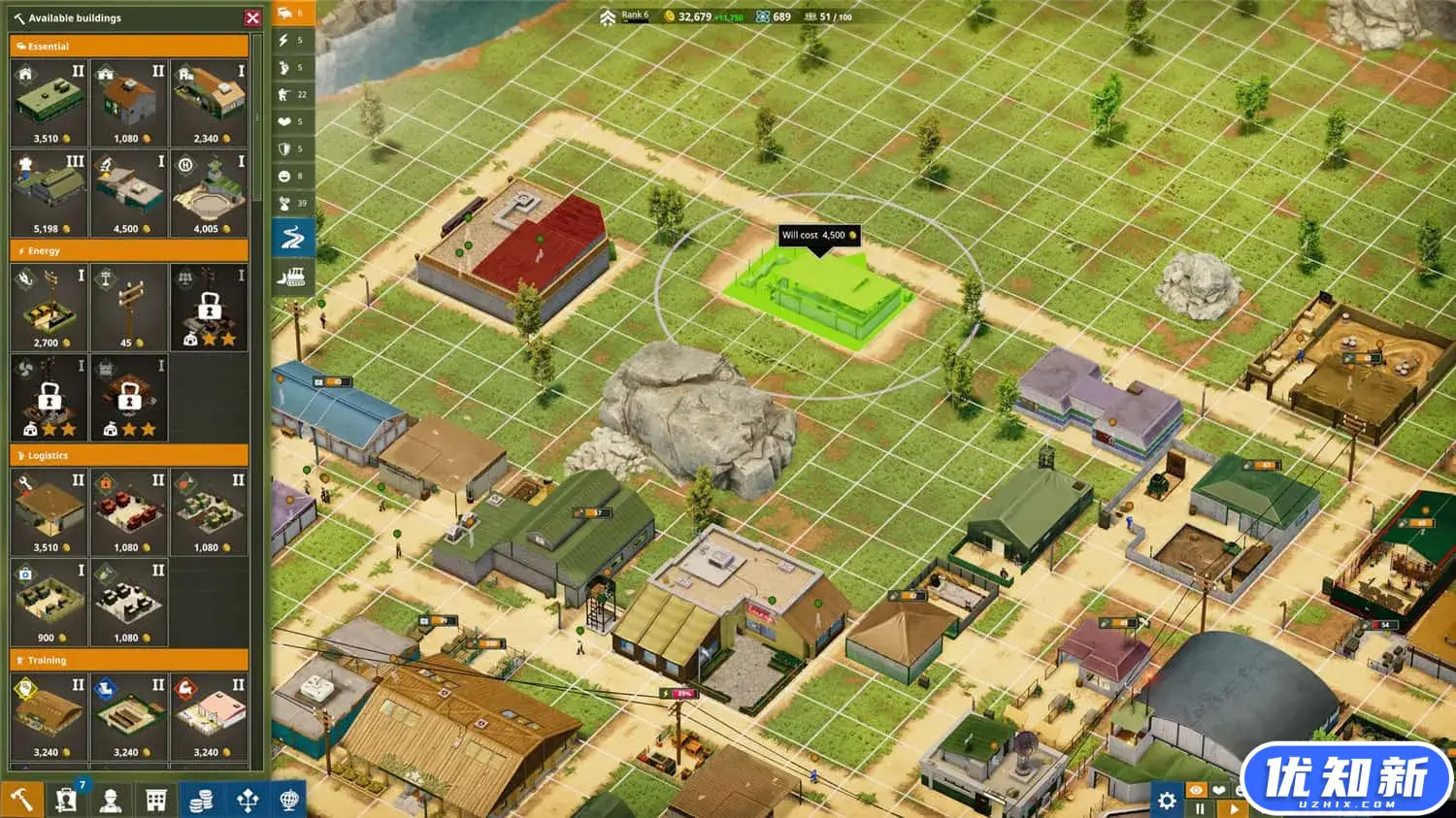Select the road construction tool
This screenshot has width=1456, height=818.
(x=293, y=236)
